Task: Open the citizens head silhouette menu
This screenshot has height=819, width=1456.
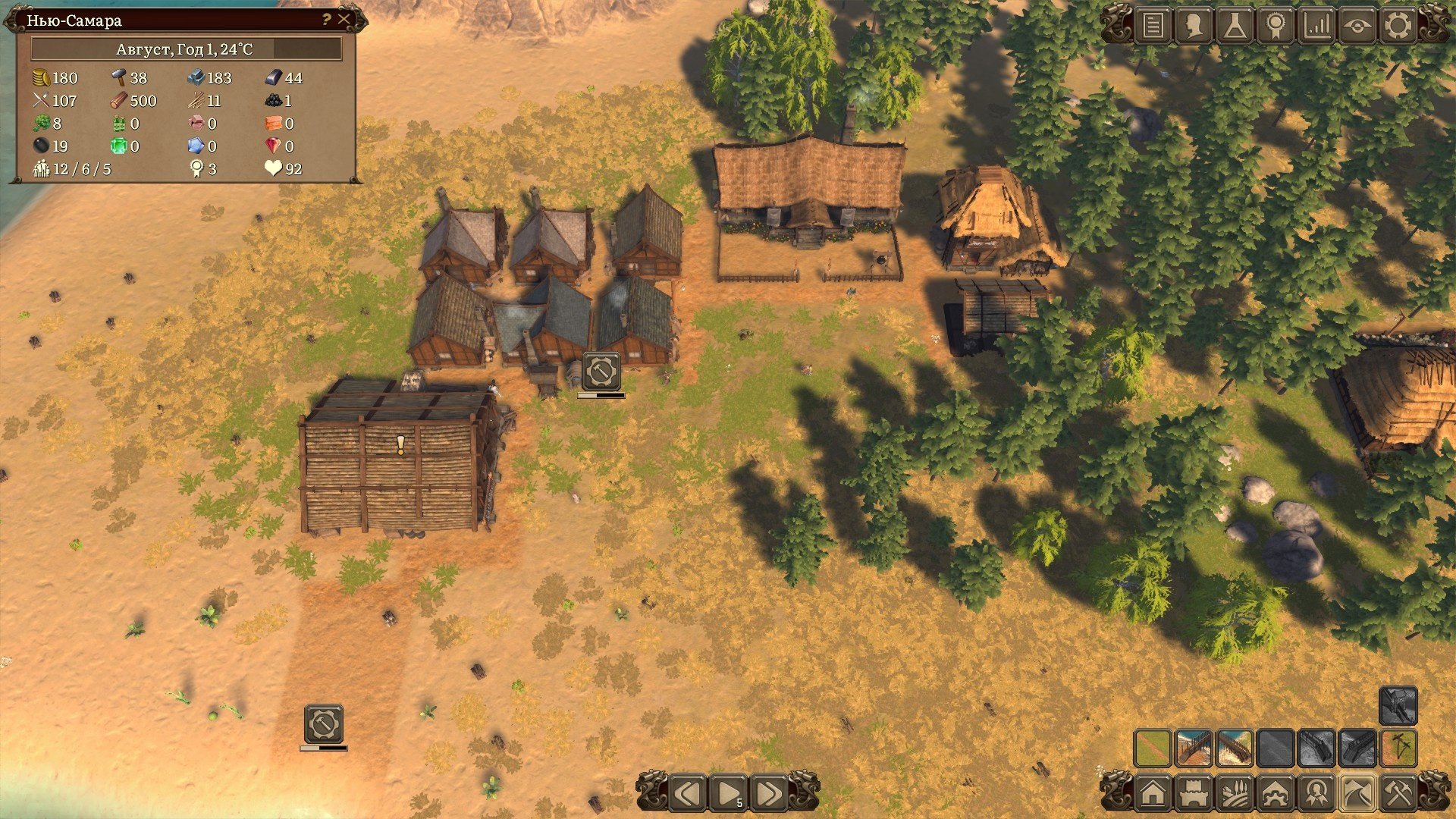Action: (1194, 26)
